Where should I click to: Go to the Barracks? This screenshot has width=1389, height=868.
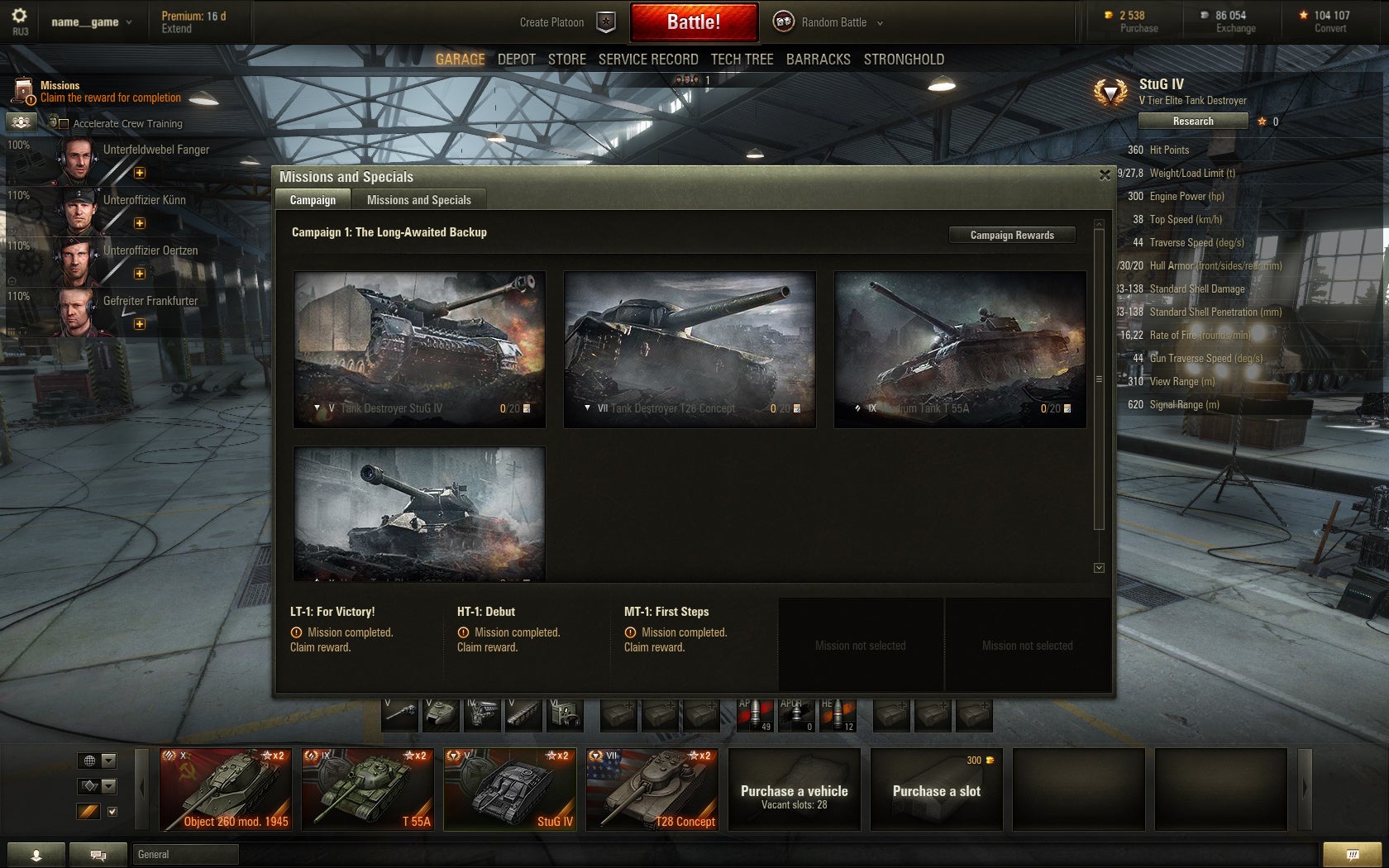(x=818, y=60)
